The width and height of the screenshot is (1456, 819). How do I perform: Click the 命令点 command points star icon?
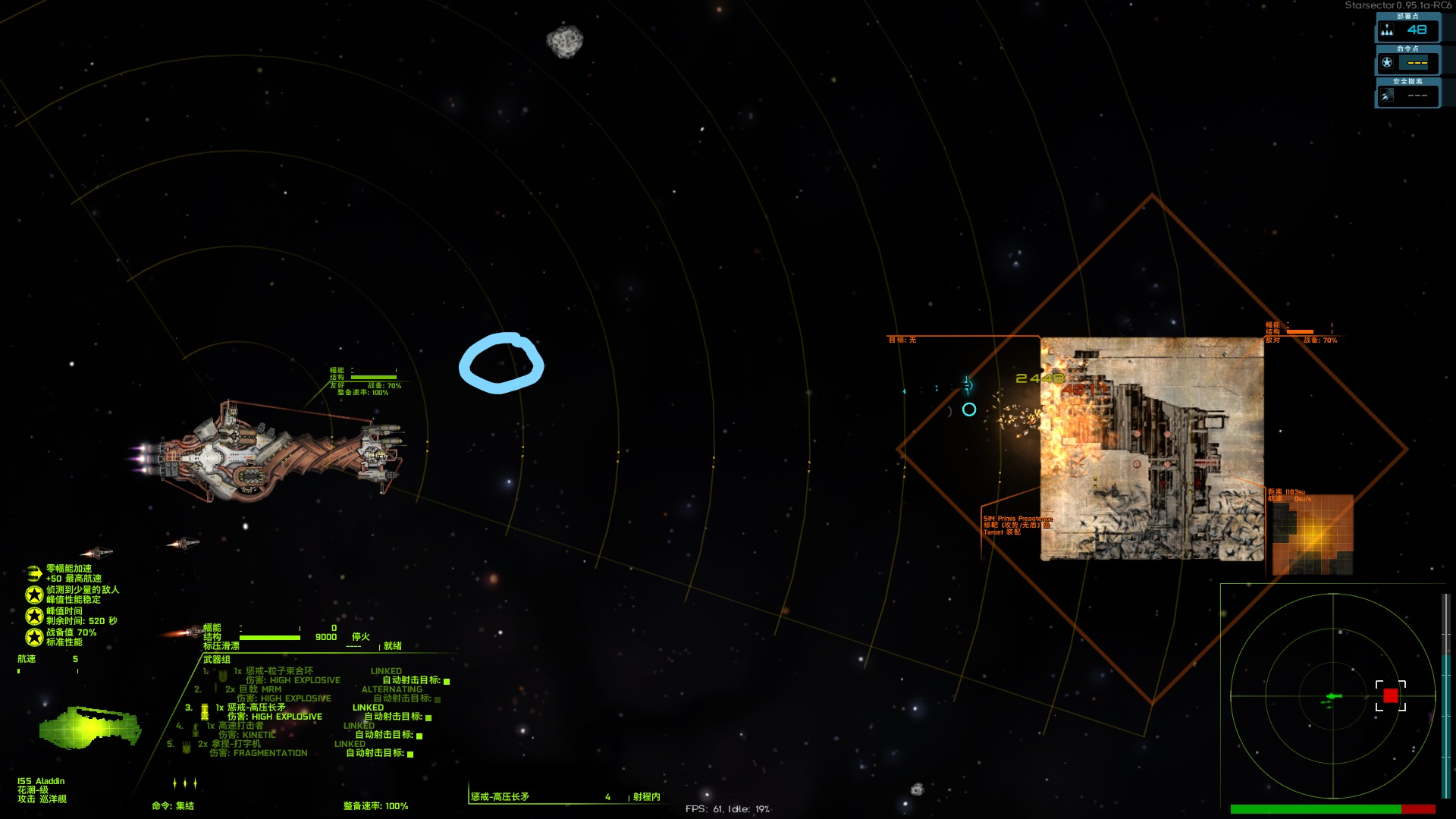coord(1387,63)
